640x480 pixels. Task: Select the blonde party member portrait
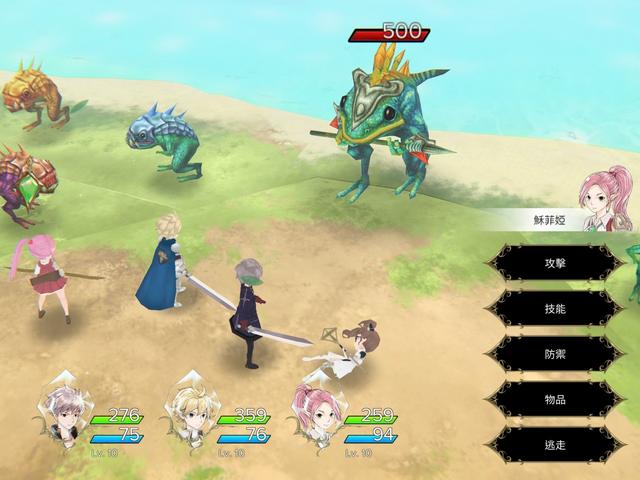click(x=190, y=412)
